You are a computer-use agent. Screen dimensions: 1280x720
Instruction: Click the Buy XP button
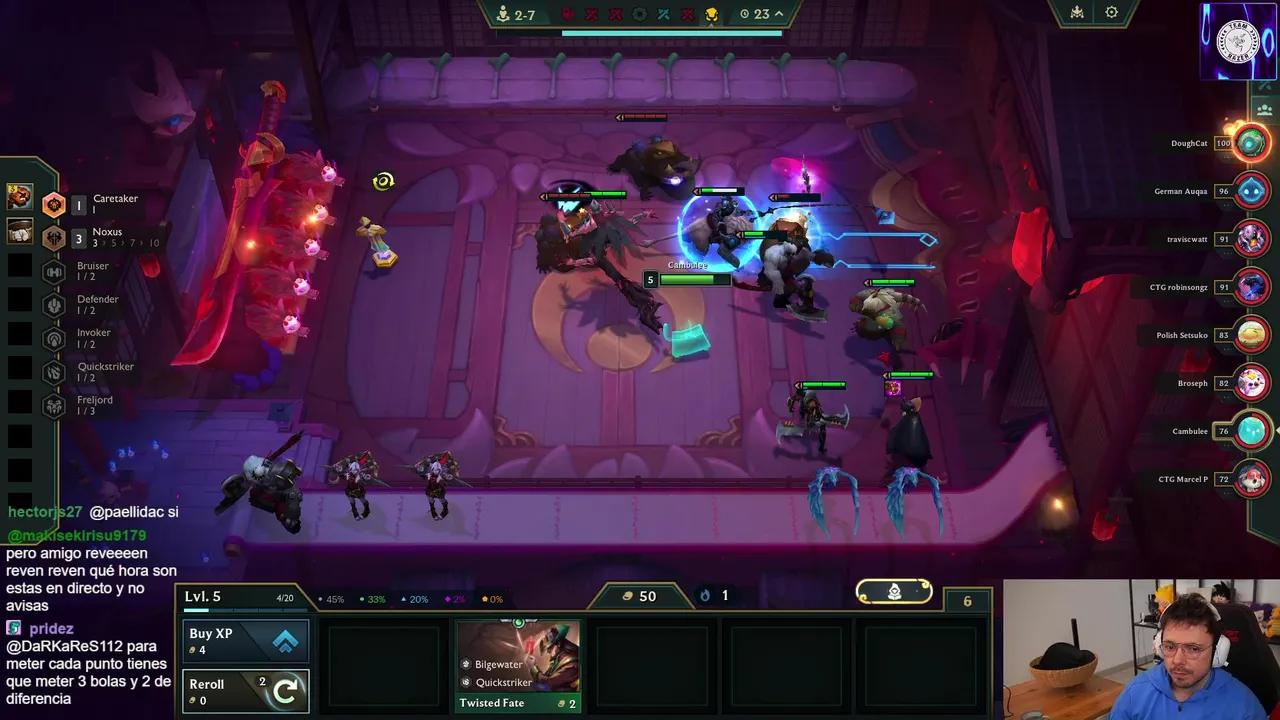pyautogui.click(x=245, y=640)
